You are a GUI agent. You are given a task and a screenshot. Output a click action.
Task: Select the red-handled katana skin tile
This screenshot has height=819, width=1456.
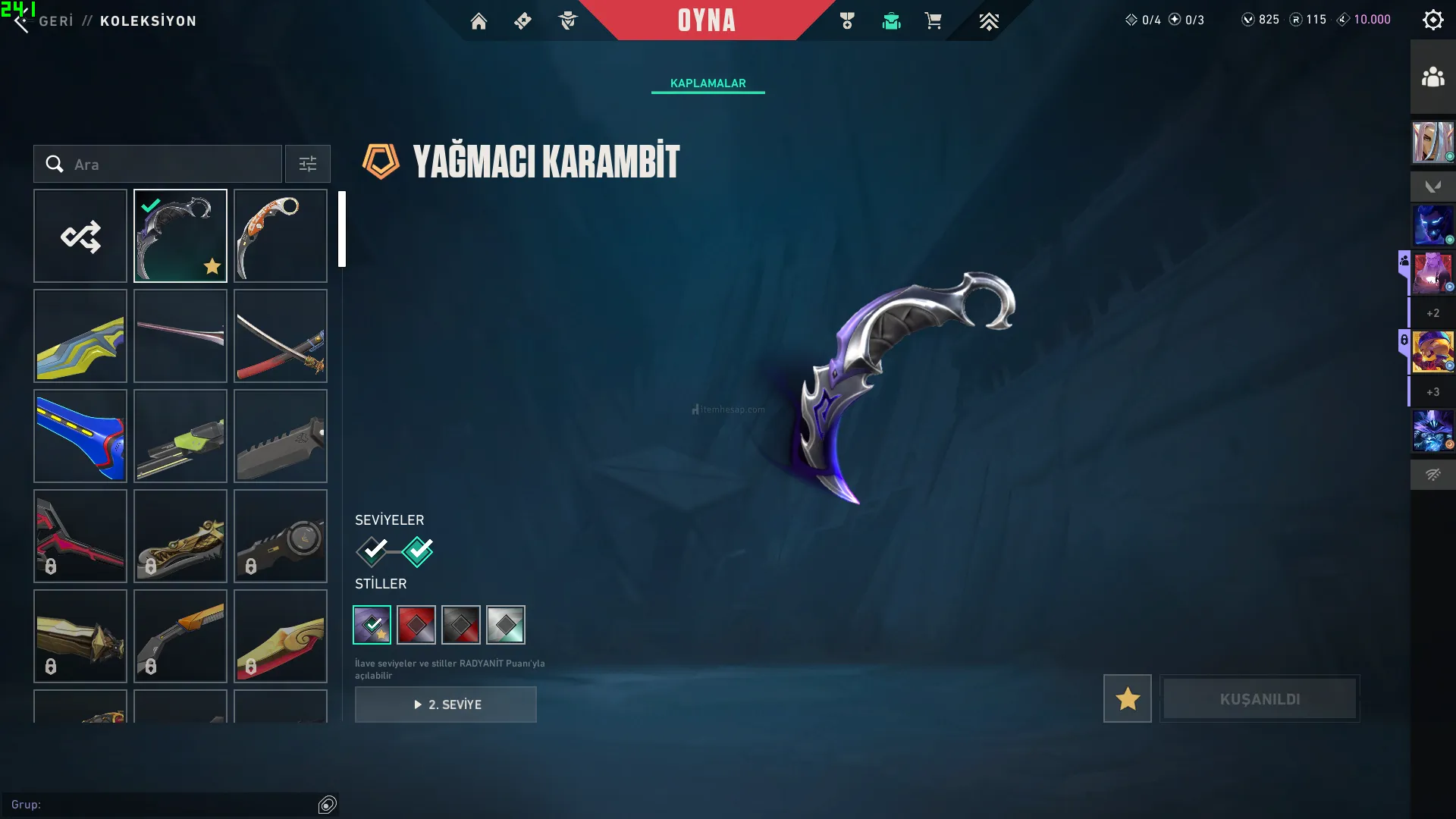point(281,336)
